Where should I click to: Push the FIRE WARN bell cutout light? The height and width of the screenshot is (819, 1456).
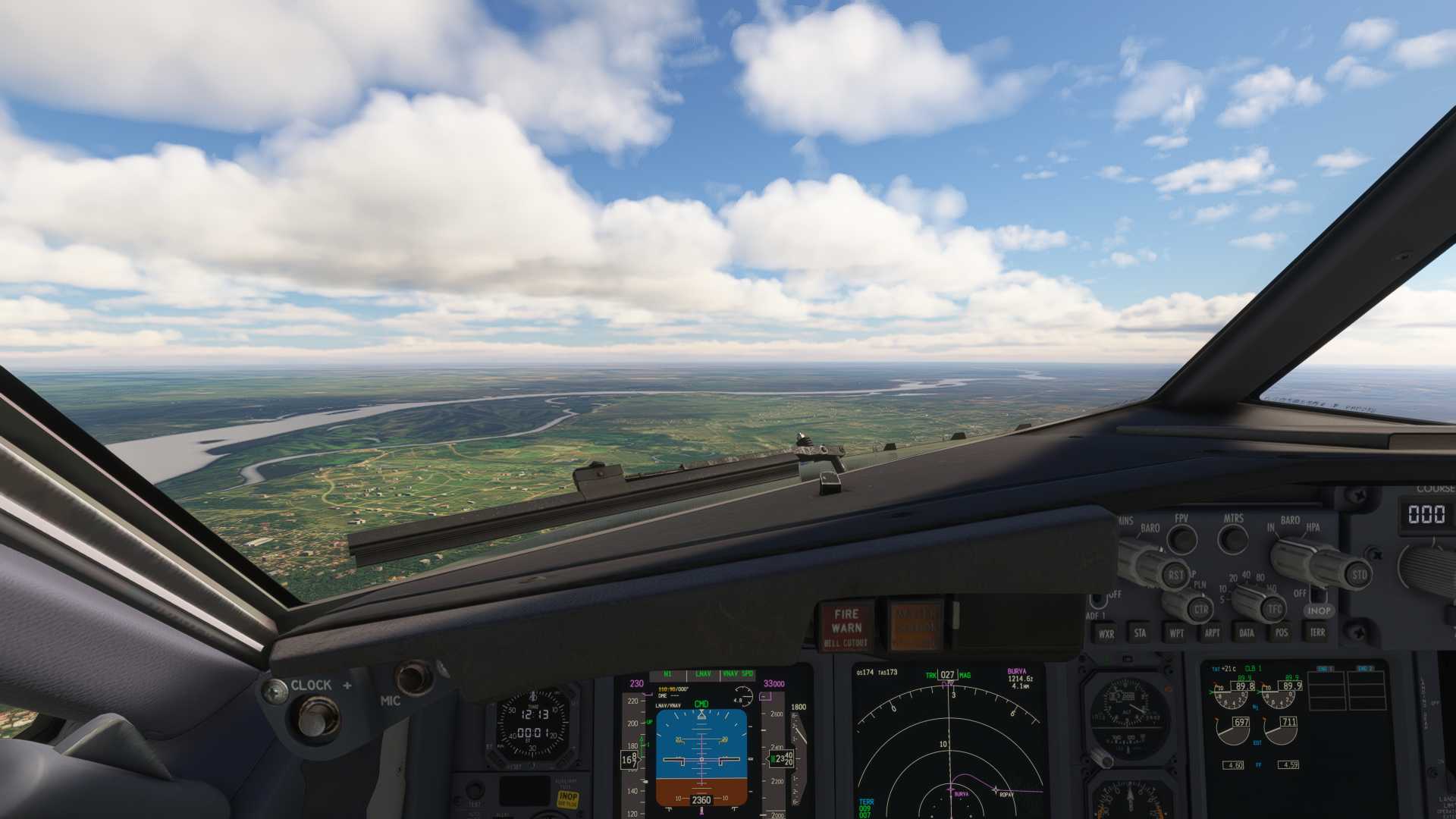[x=846, y=626]
